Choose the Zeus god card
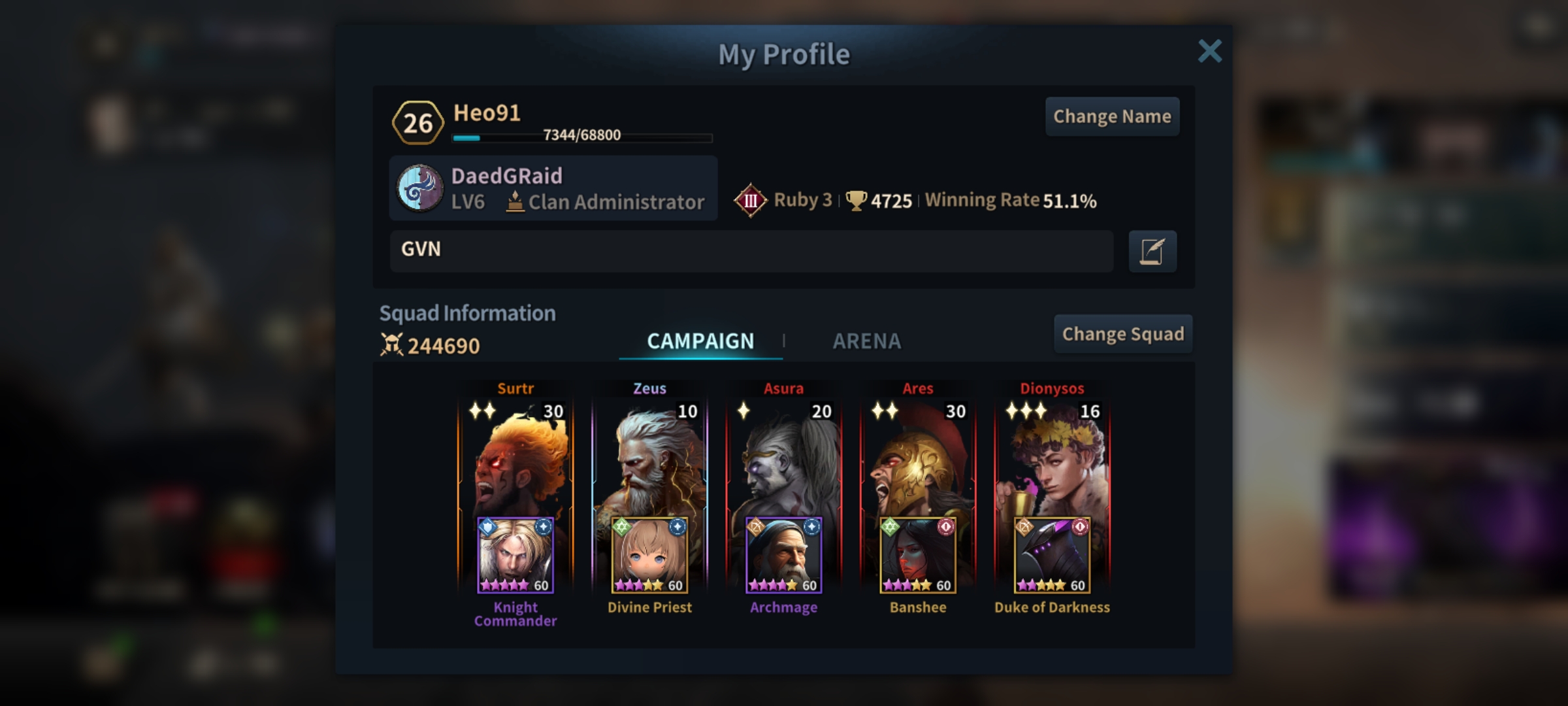 650,458
